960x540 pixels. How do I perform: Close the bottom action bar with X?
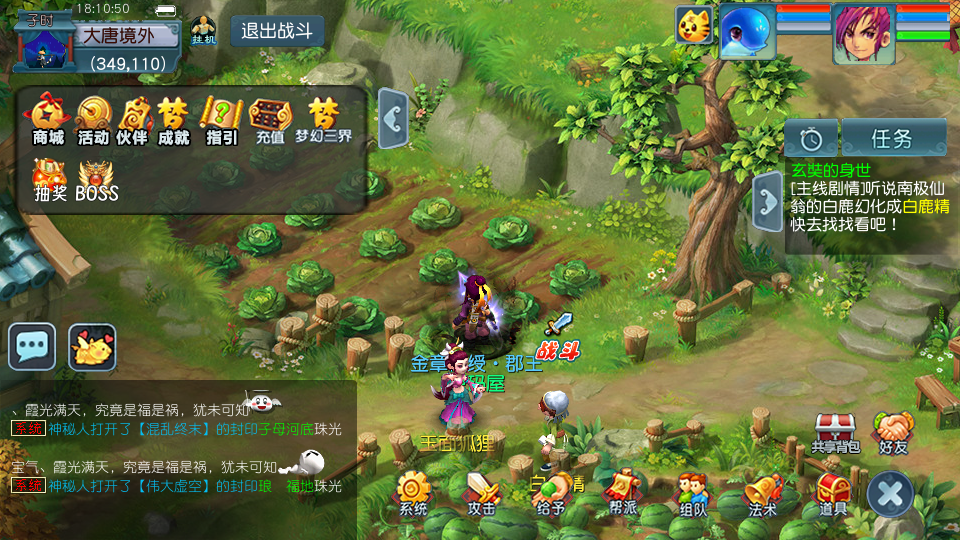(890, 493)
